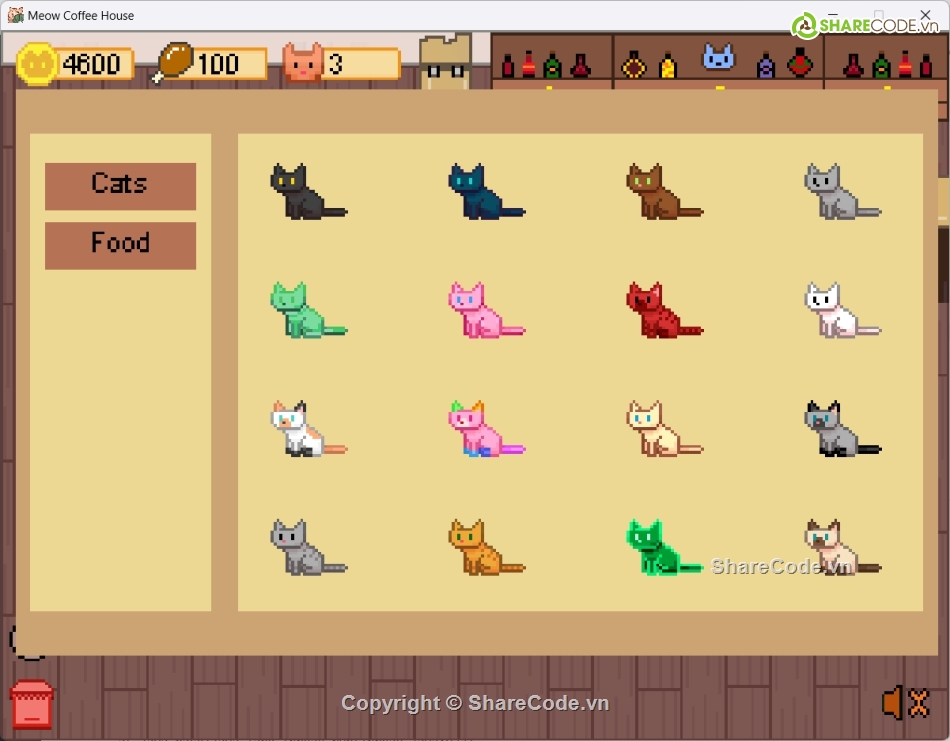Select the mint green cat
The height and width of the screenshot is (741, 950).
[301, 310]
